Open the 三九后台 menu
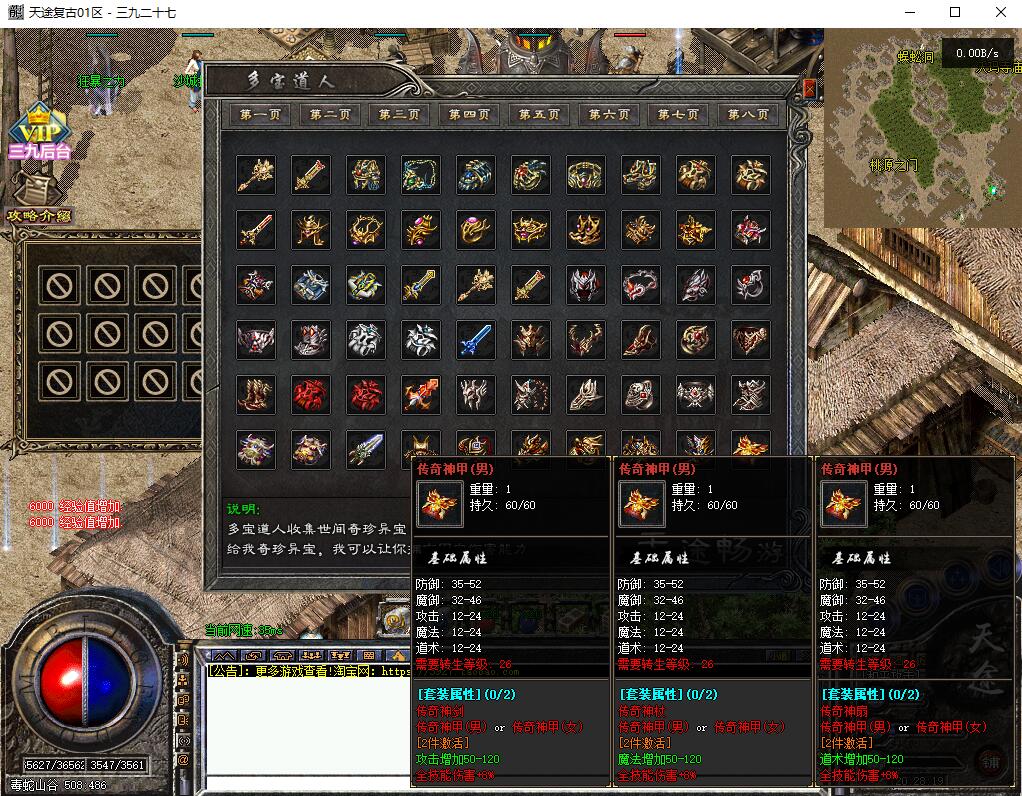This screenshot has width=1022, height=796. [x=39, y=152]
